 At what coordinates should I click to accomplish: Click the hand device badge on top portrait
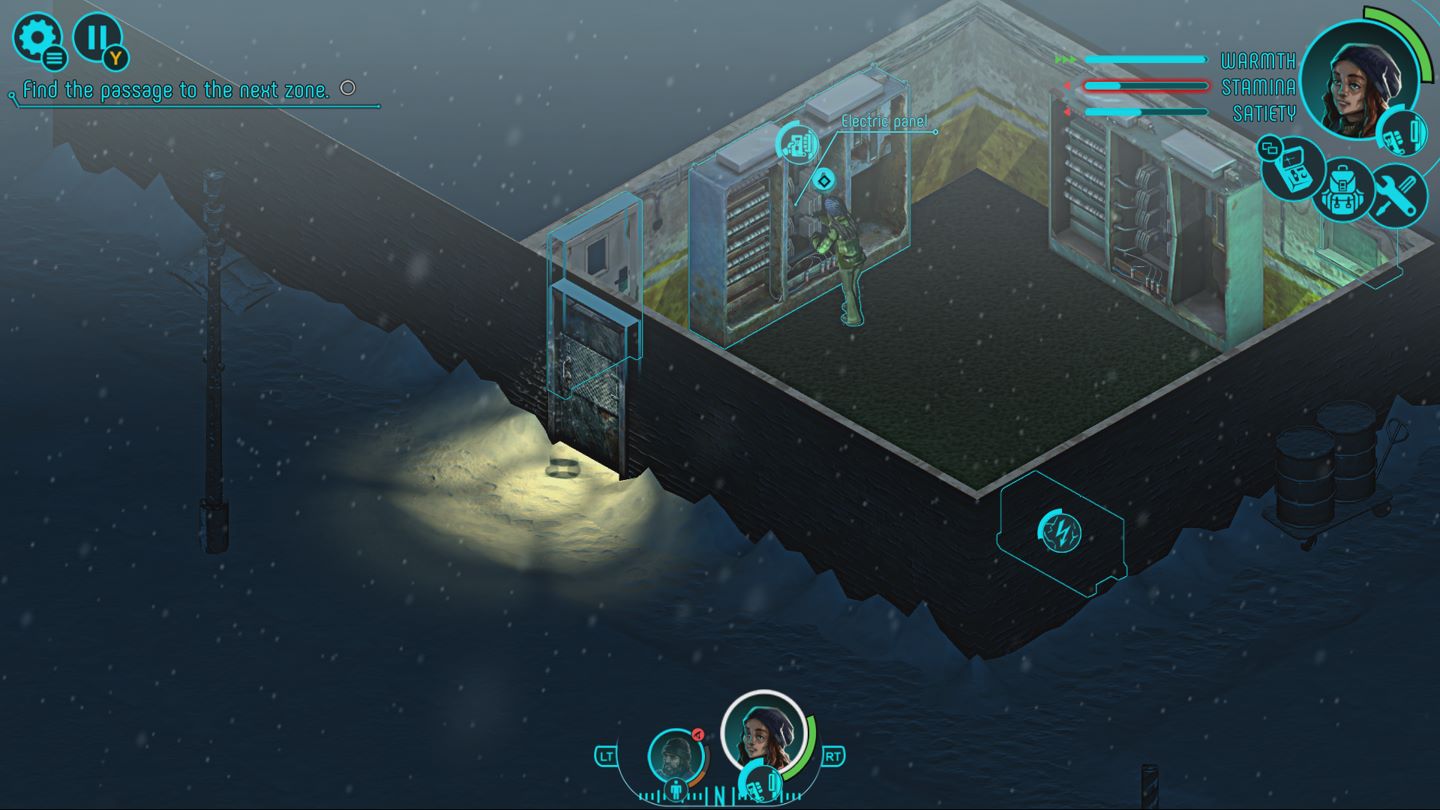1401,133
